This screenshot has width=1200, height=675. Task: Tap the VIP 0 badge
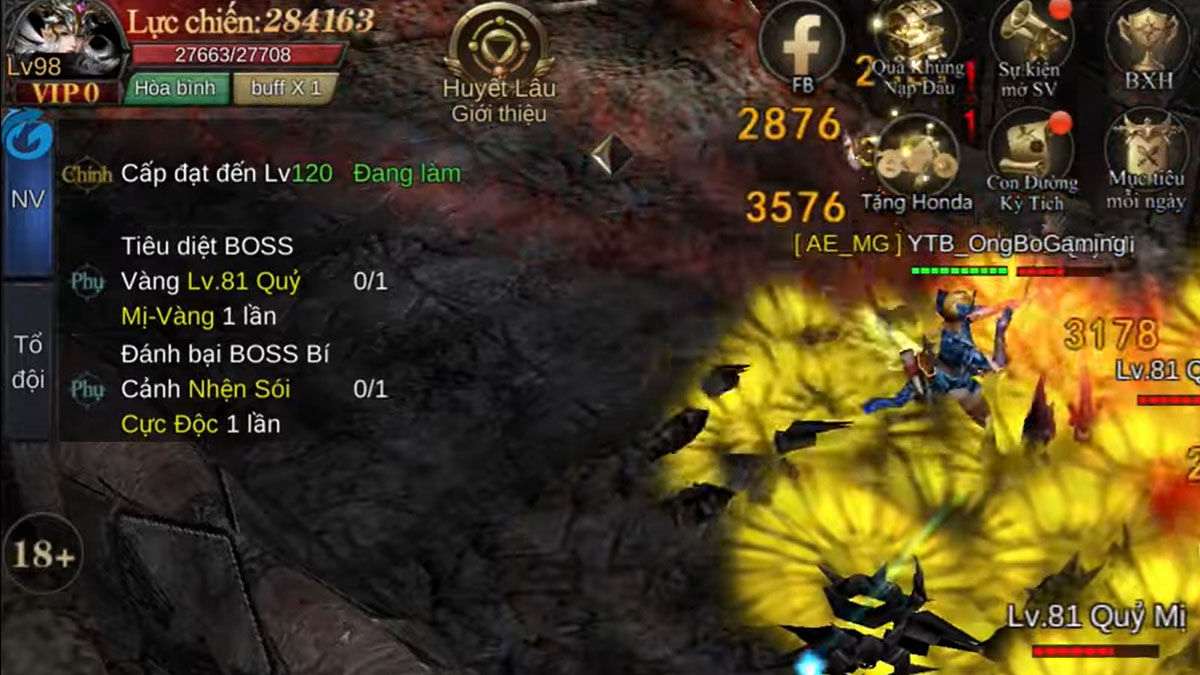[63, 92]
